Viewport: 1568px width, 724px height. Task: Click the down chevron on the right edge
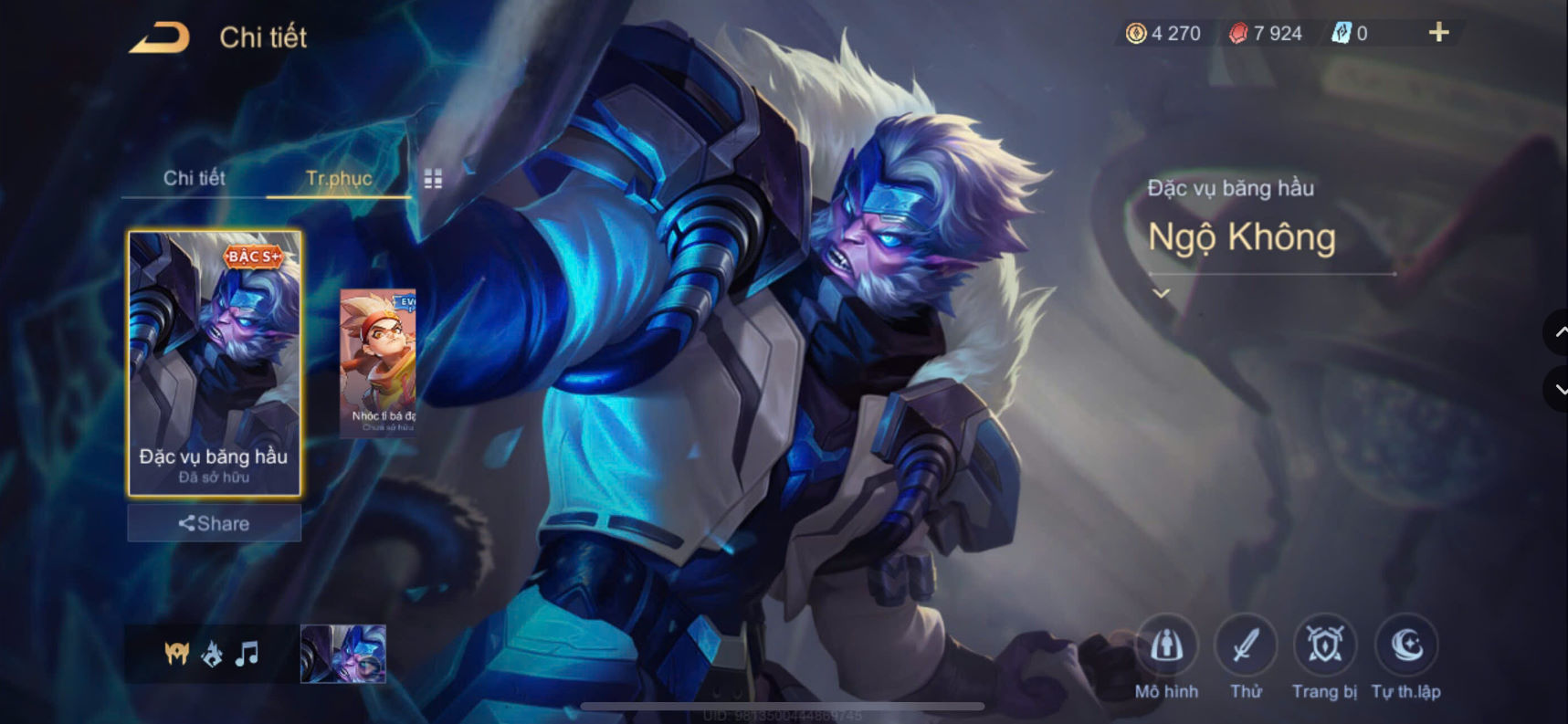click(x=1560, y=389)
